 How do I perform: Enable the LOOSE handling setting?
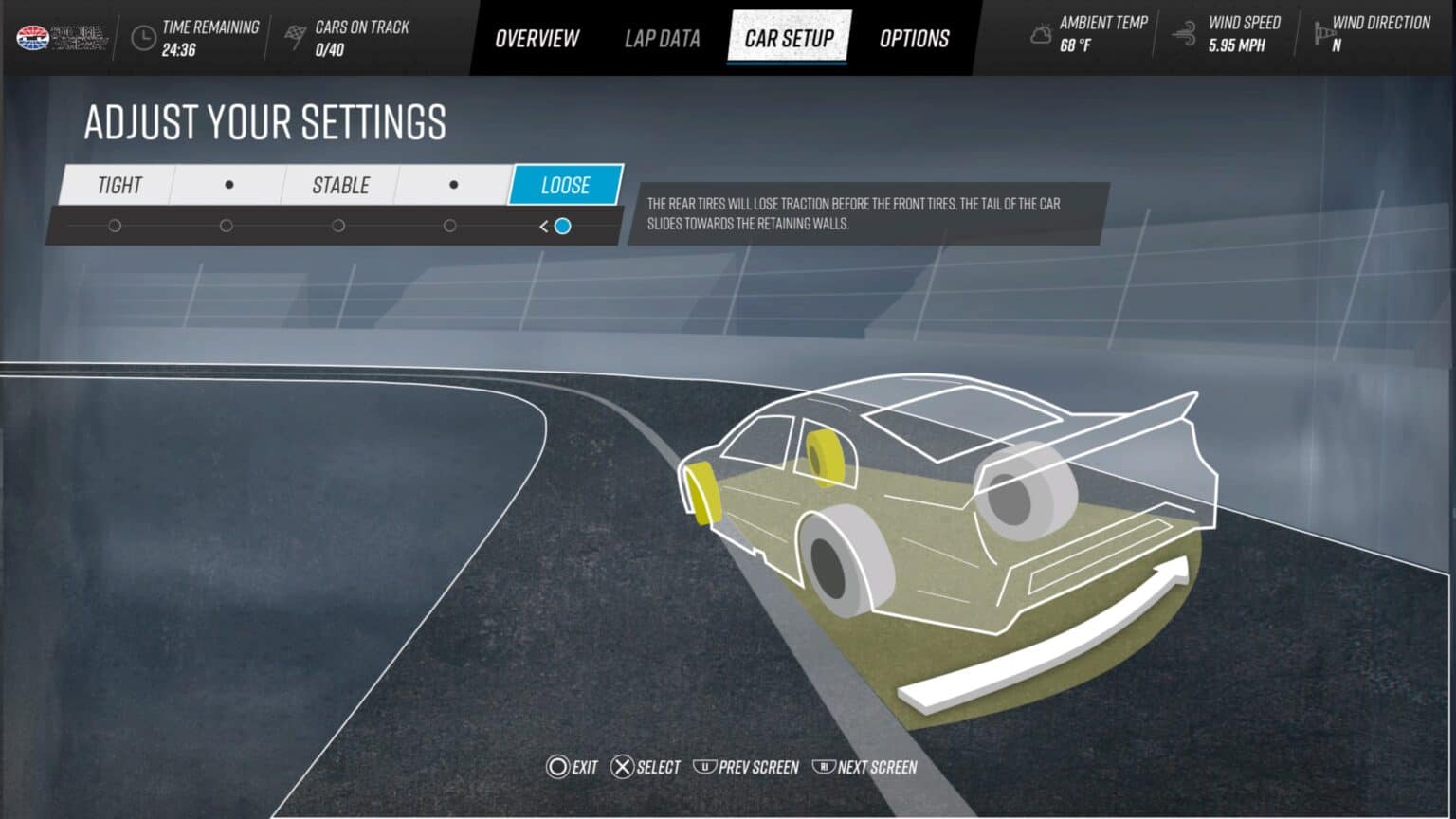566,185
